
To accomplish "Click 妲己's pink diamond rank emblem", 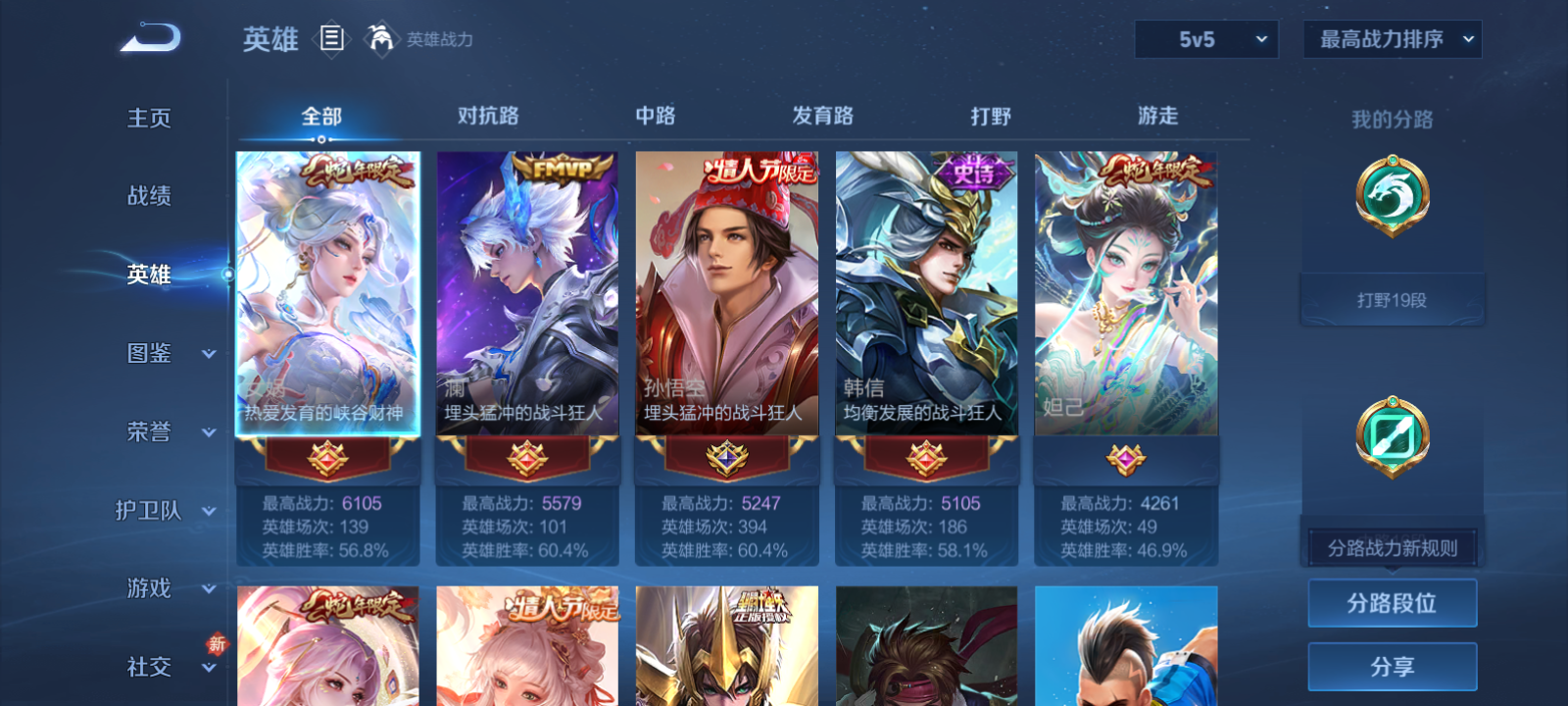I will (1126, 458).
